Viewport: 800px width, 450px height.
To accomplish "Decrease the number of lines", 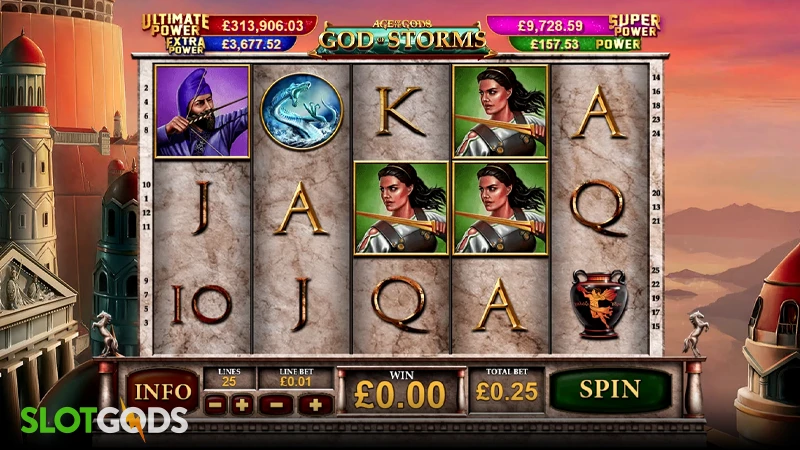I will pyautogui.click(x=215, y=404).
